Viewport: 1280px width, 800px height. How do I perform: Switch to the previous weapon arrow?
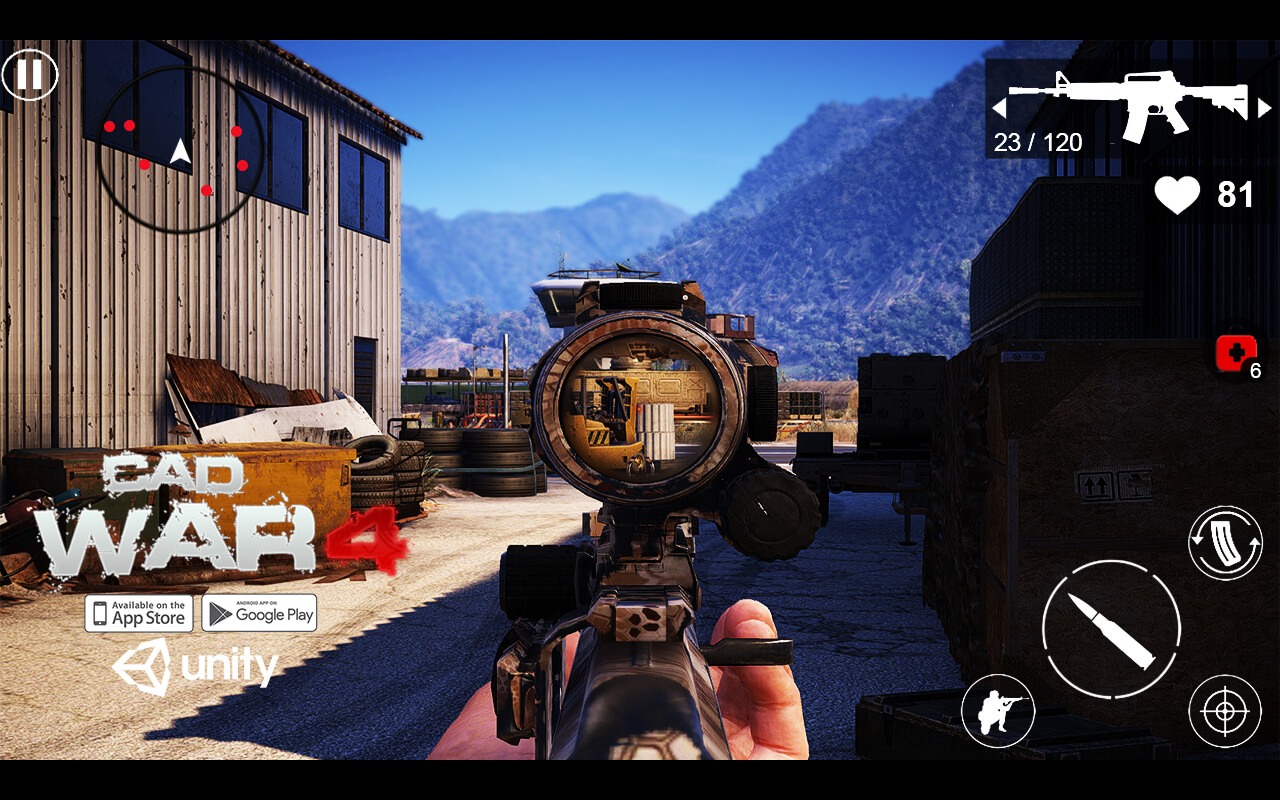tap(998, 108)
